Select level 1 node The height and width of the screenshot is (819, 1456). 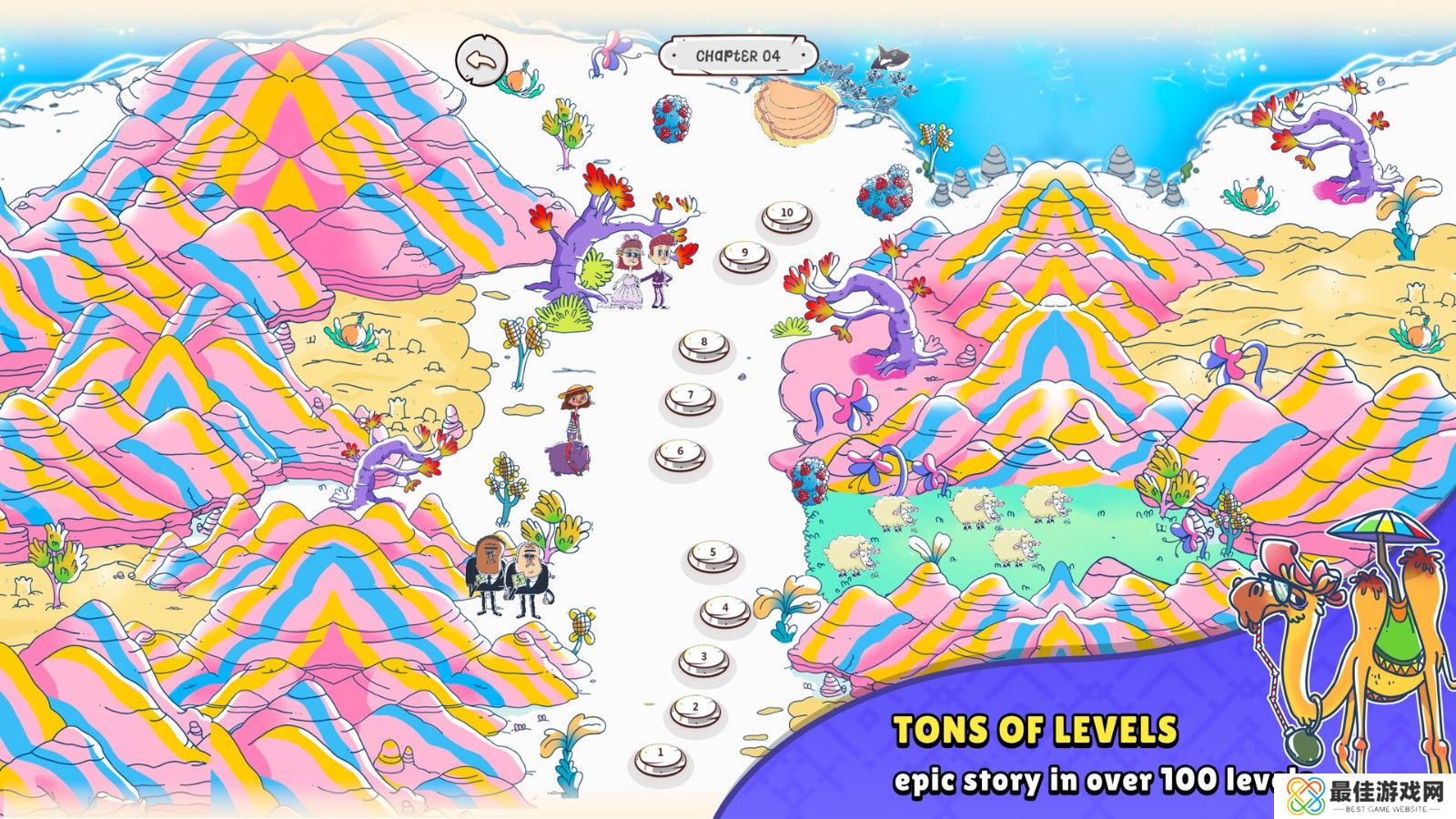(x=661, y=756)
